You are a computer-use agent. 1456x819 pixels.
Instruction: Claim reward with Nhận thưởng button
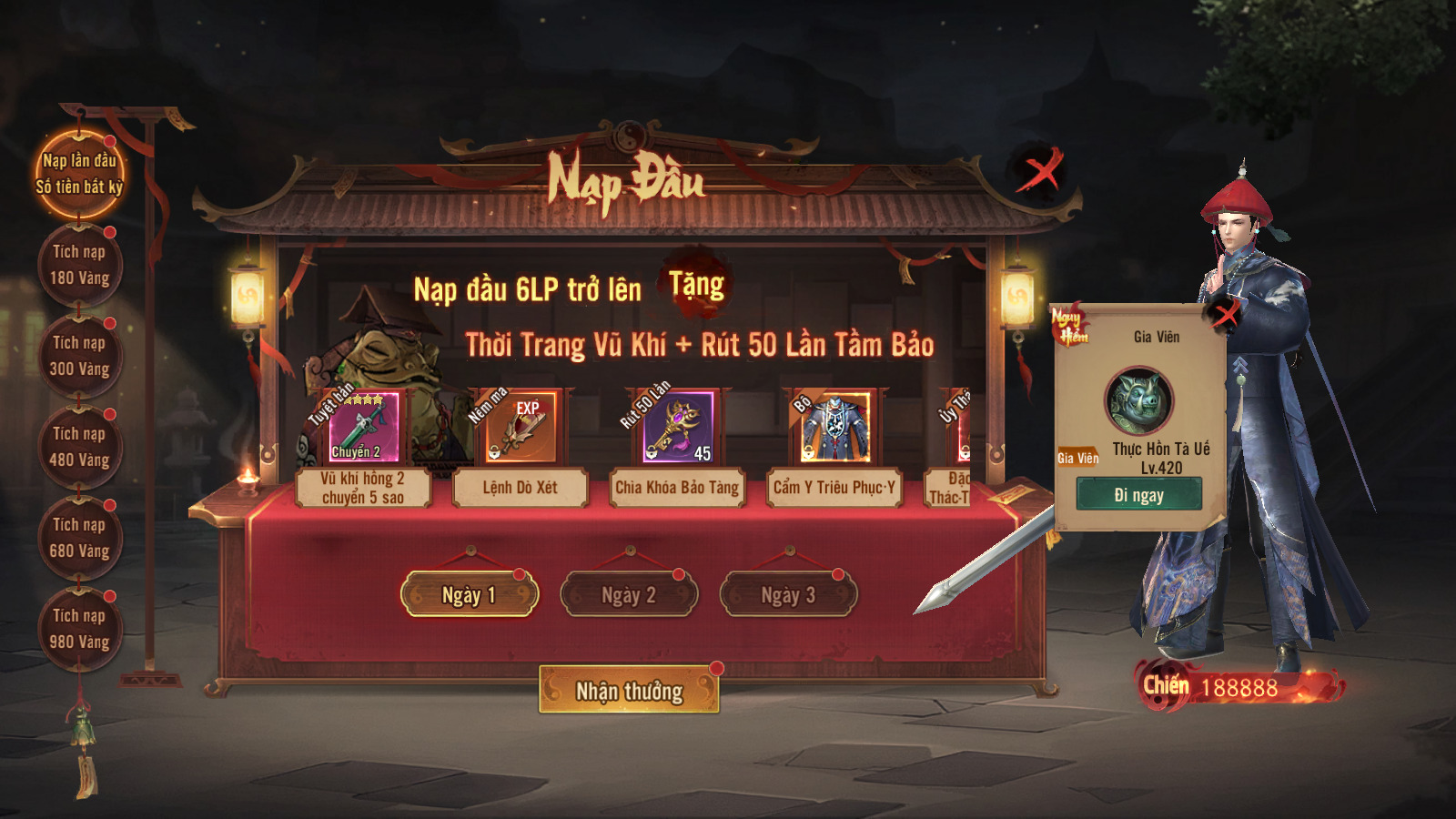pyautogui.click(x=629, y=691)
